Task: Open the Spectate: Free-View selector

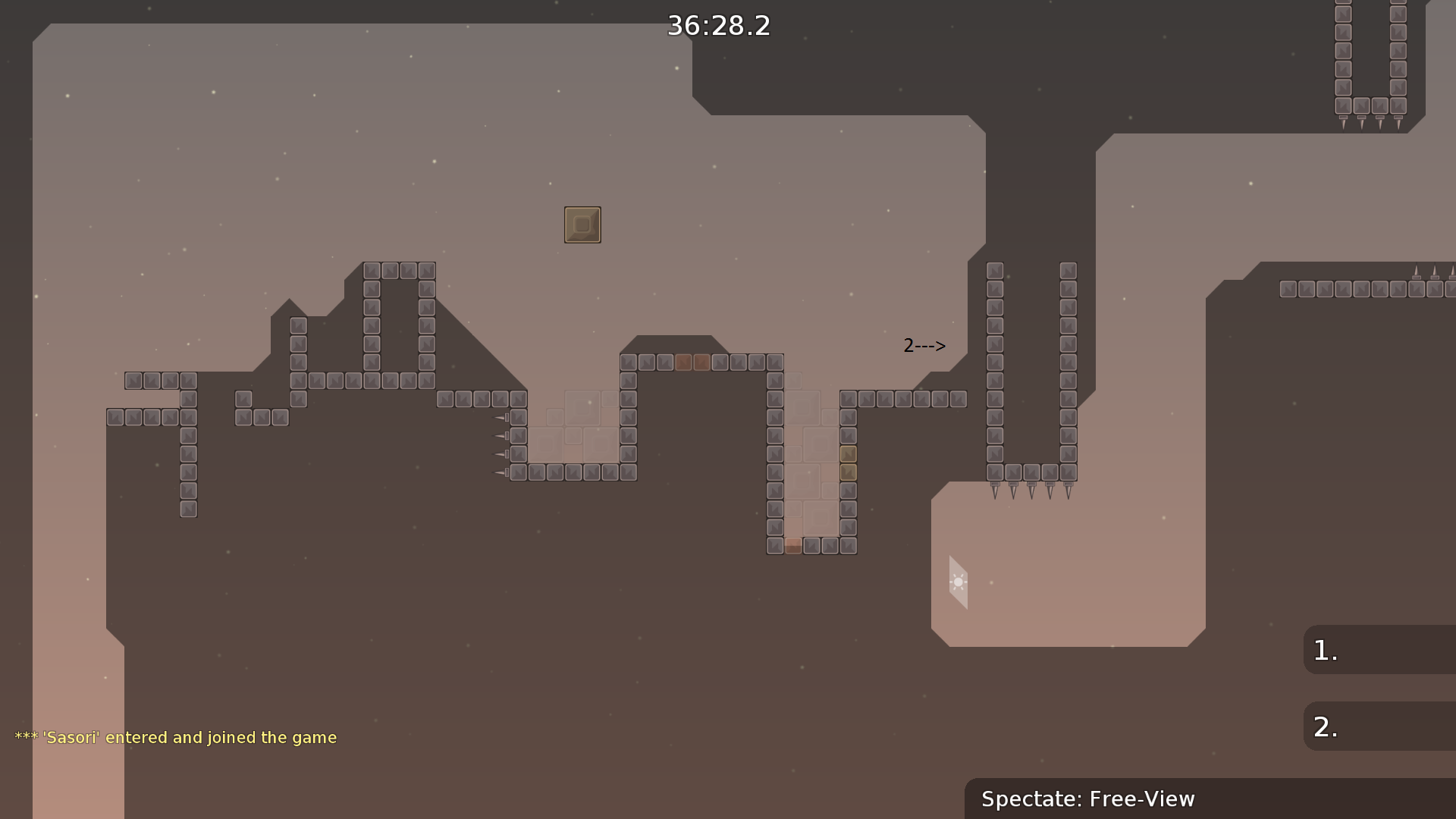Action: click(1088, 799)
